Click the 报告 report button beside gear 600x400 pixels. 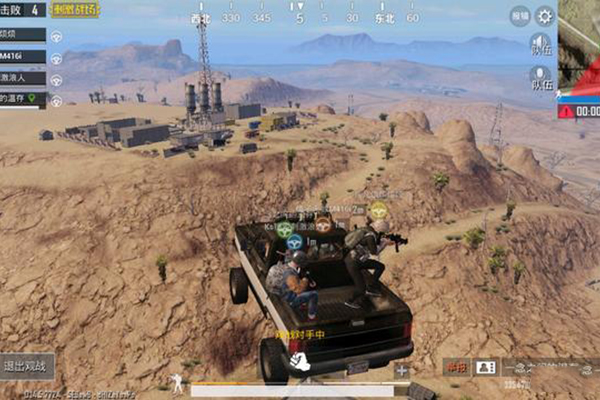[520, 16]
